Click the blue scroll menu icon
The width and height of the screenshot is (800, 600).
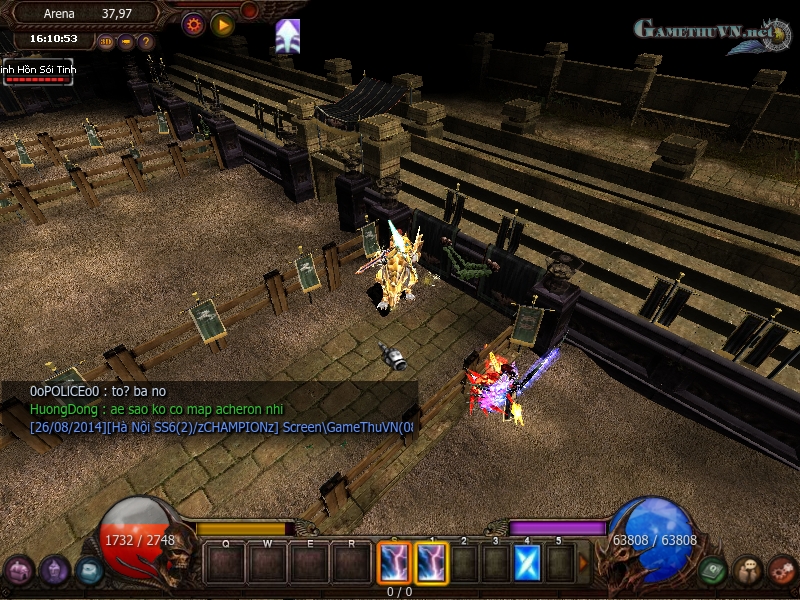pos(89,570)
